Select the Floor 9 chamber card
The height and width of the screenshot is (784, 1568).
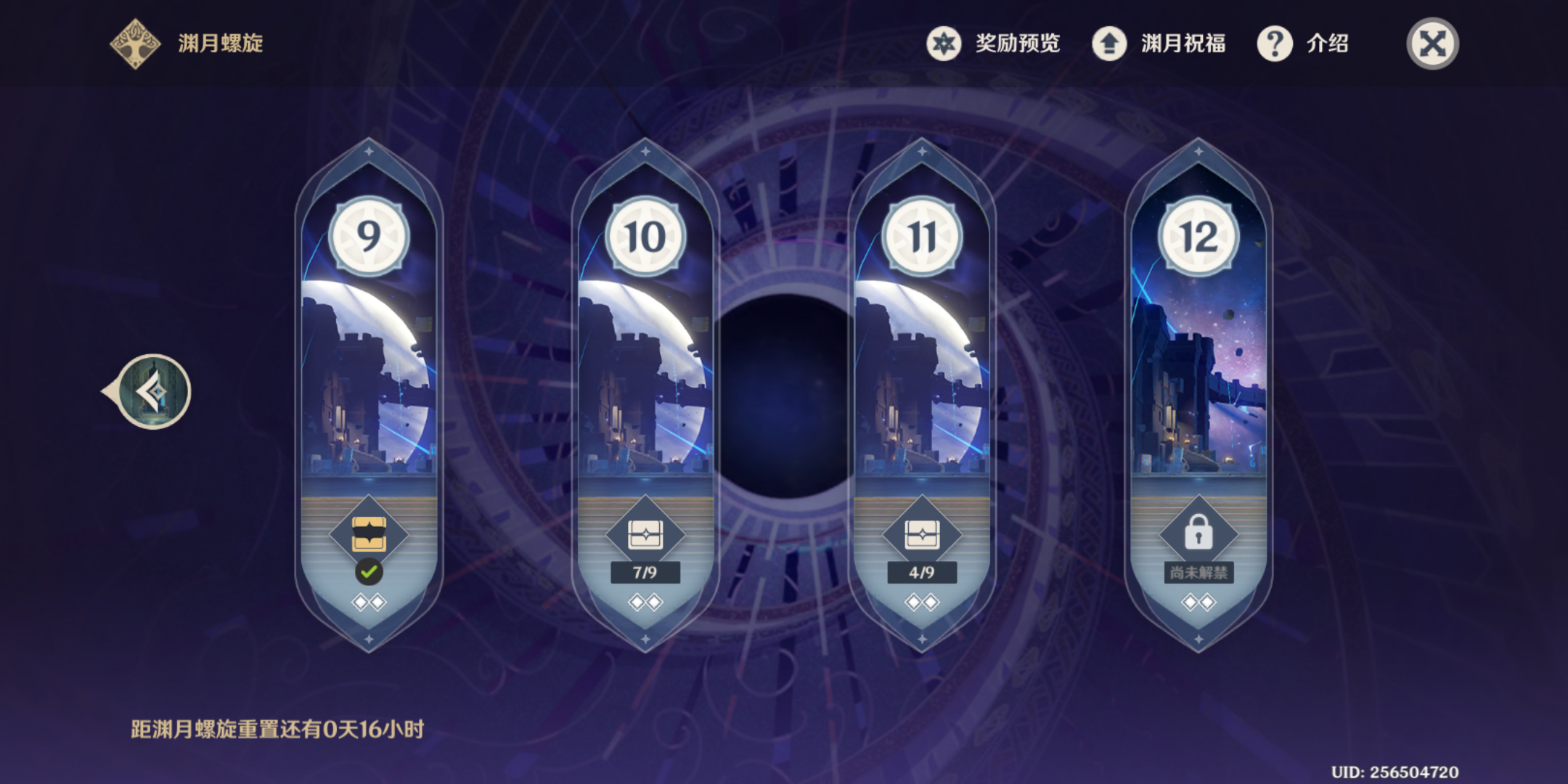[x=370, y=377]
